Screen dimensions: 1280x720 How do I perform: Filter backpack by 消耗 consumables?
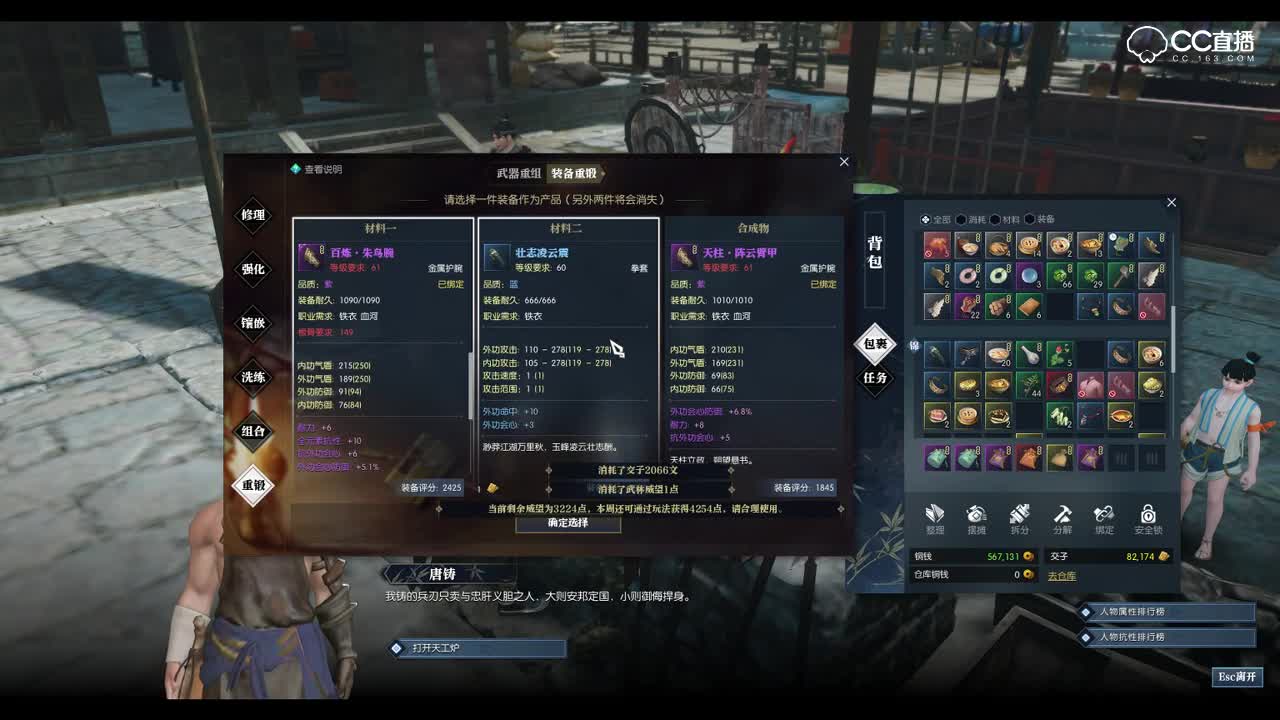[x=970, y=220]
